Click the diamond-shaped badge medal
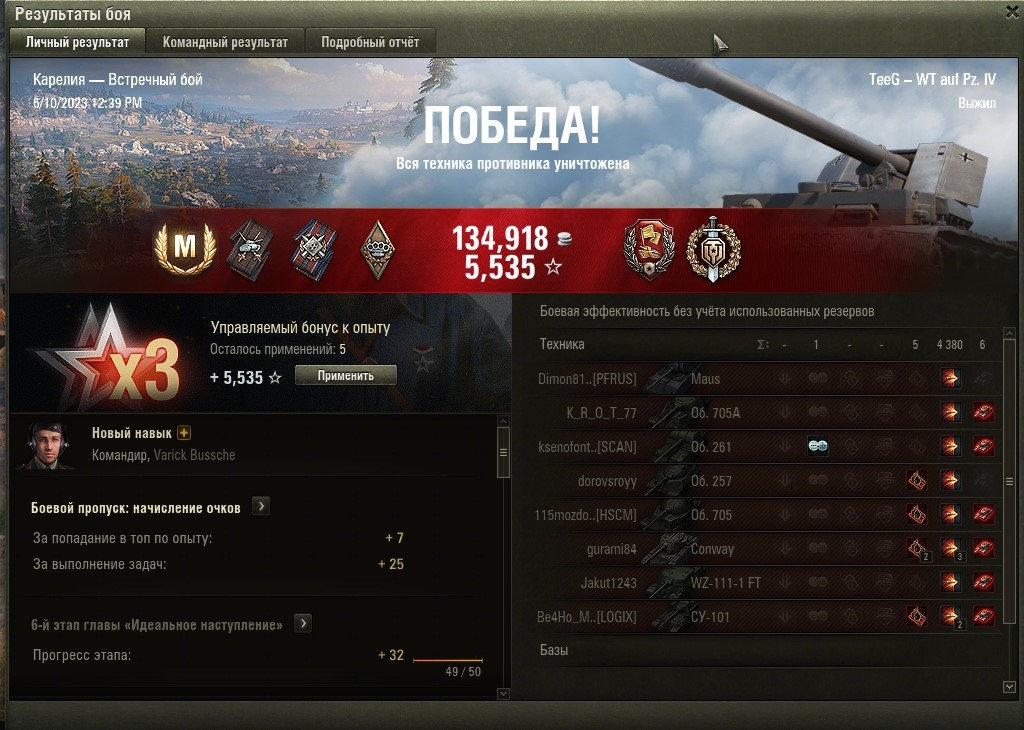 tap(377, 249)
